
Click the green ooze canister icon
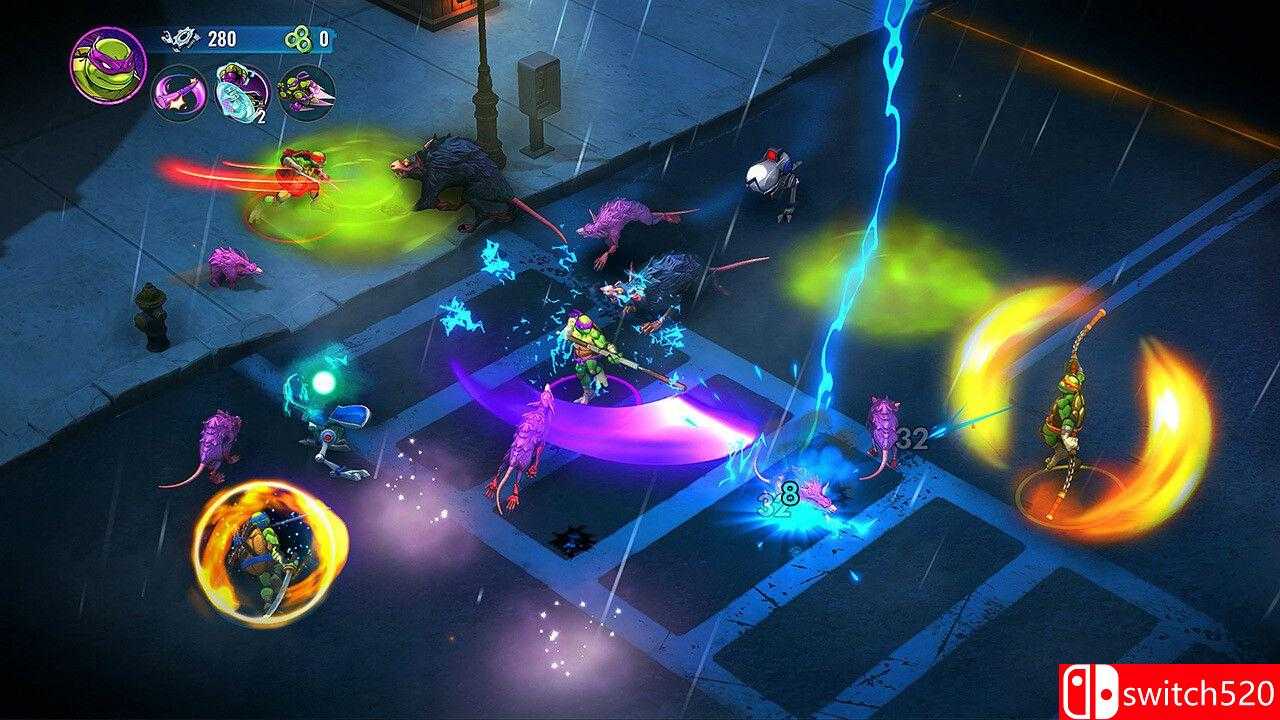(298, 40)
